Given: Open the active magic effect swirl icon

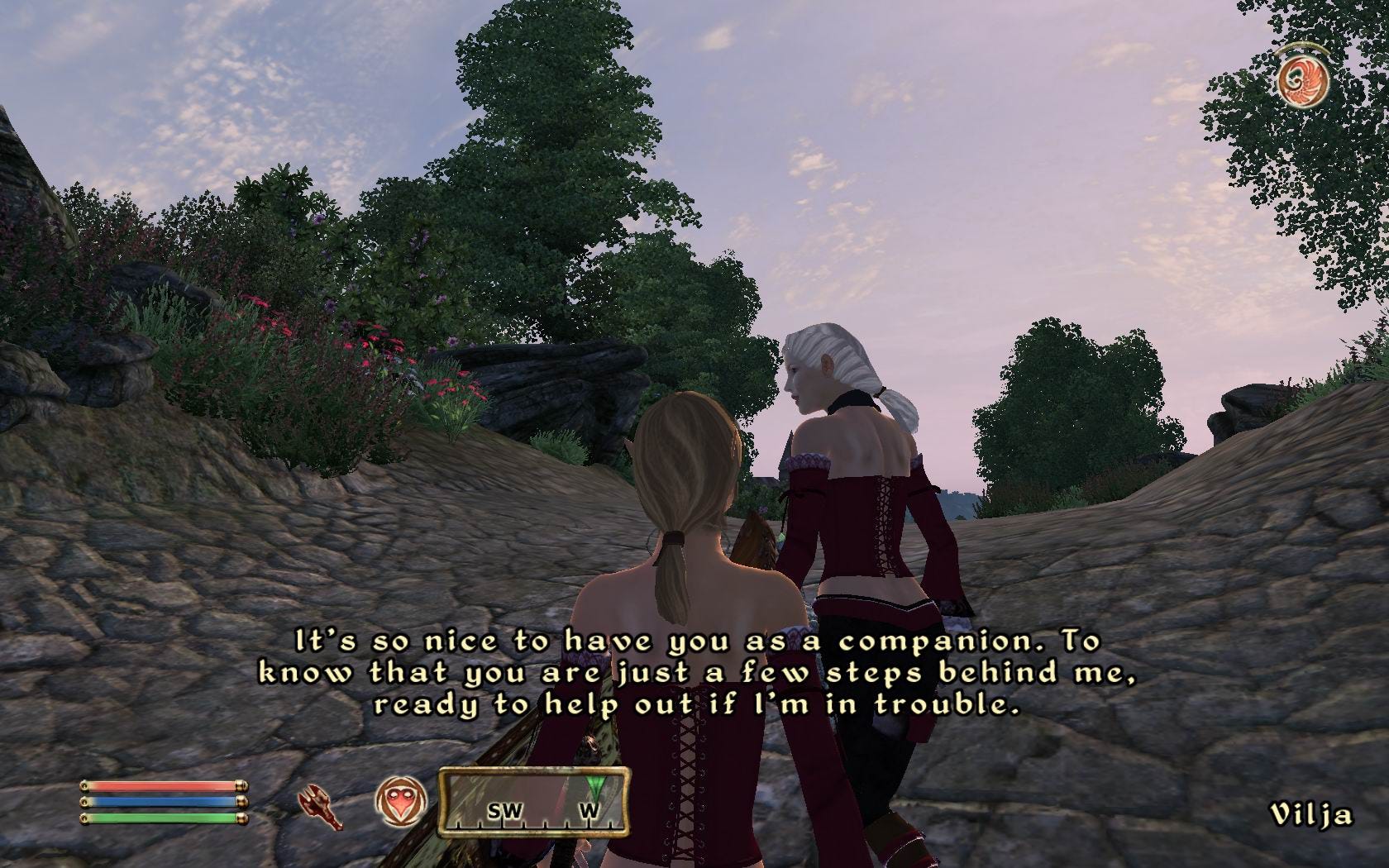Looking at the screenshot, I should point(1302,81).
